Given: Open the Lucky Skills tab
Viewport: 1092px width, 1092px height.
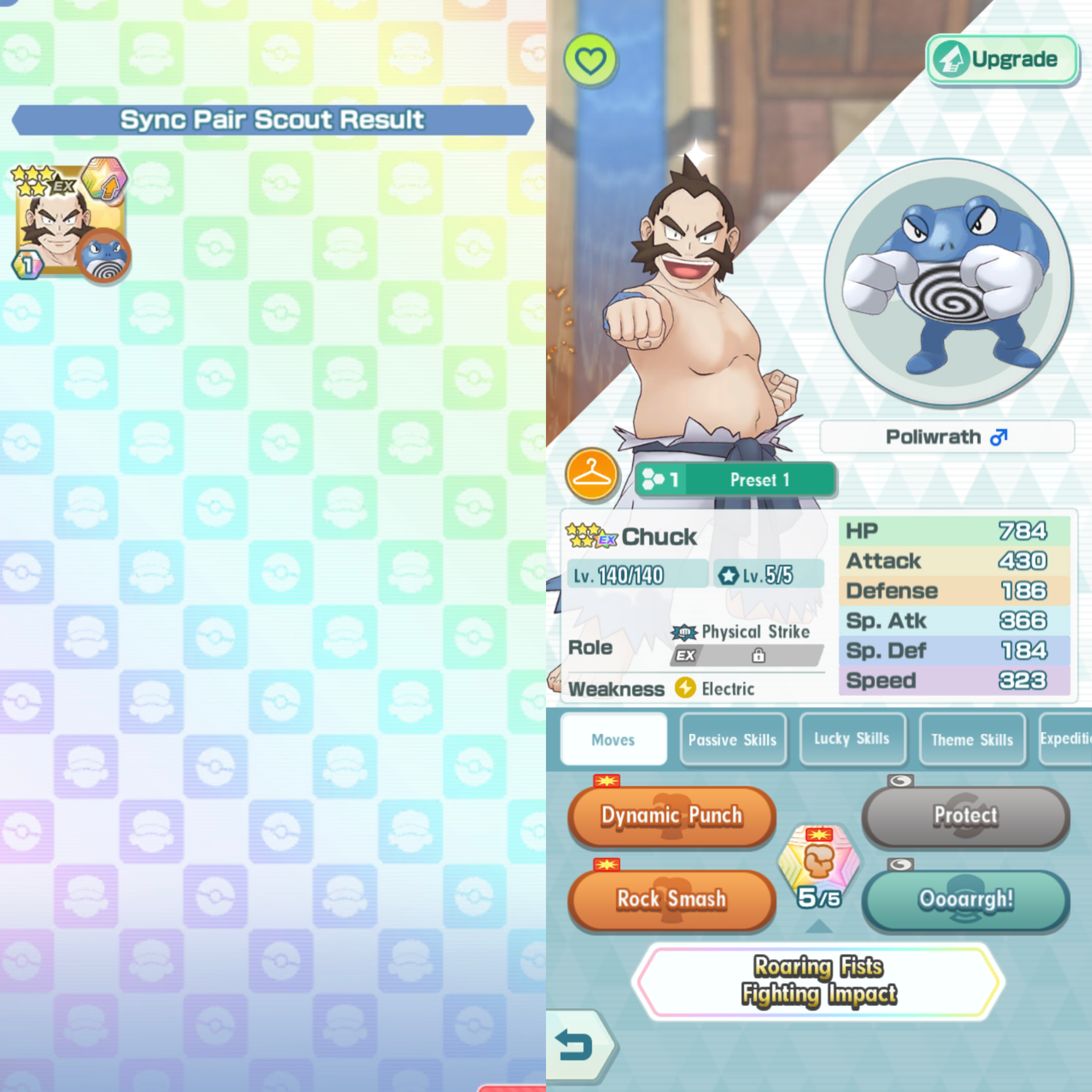Looking at the screenshot, I should [x=851, y=739].
